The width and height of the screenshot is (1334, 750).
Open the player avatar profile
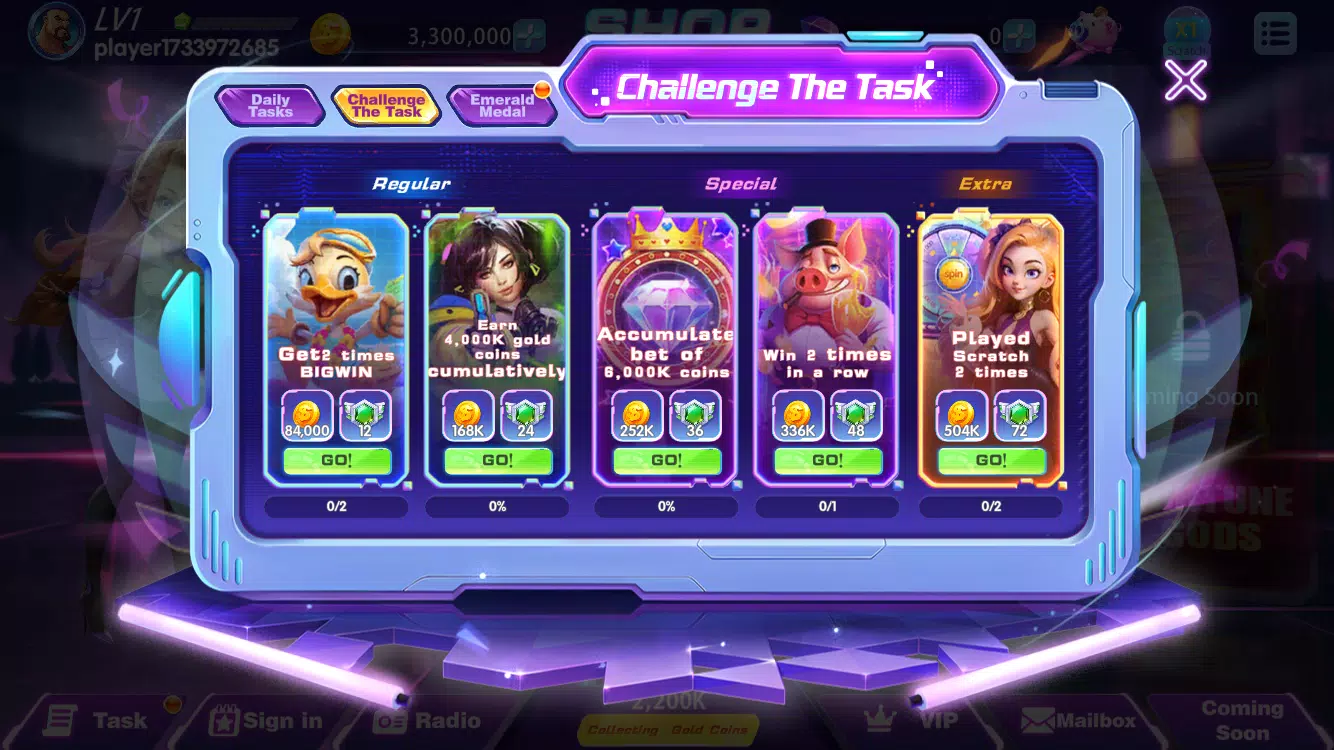(x=56, y=32)
